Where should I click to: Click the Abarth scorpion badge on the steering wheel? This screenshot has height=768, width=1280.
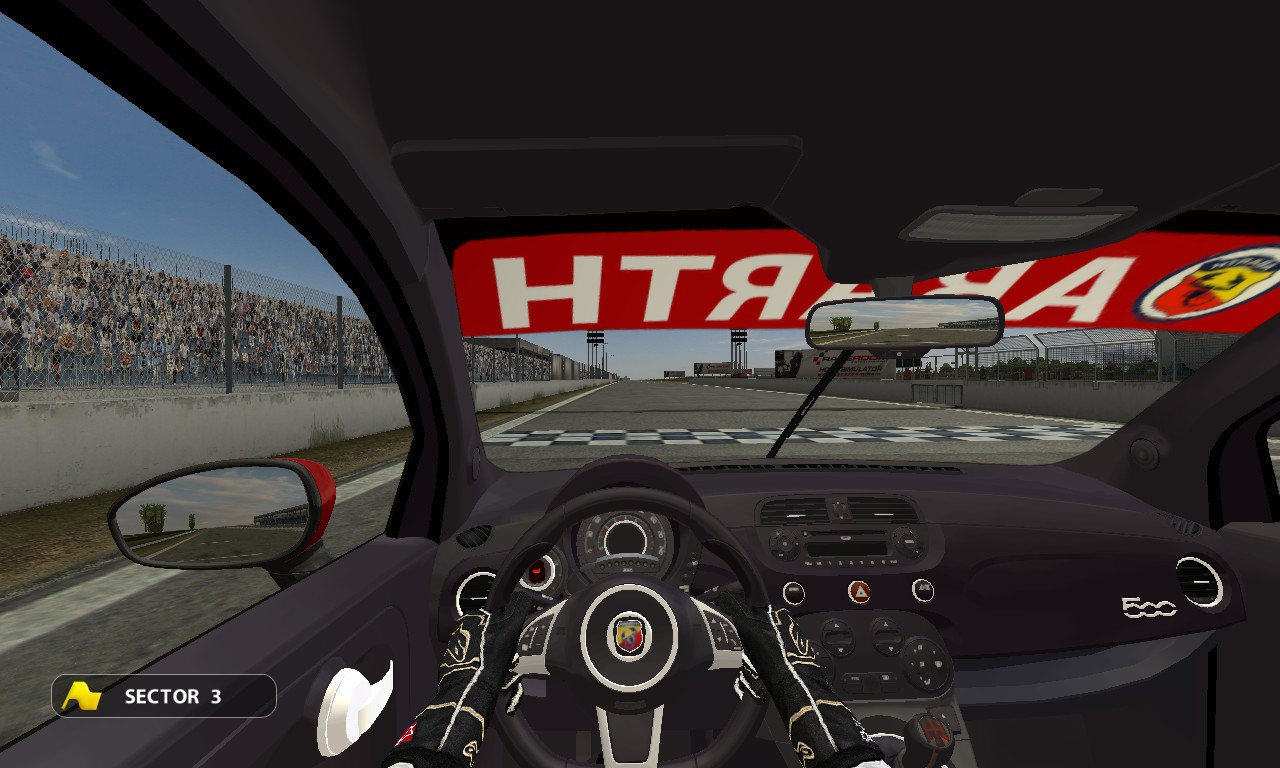click(628, 633)
